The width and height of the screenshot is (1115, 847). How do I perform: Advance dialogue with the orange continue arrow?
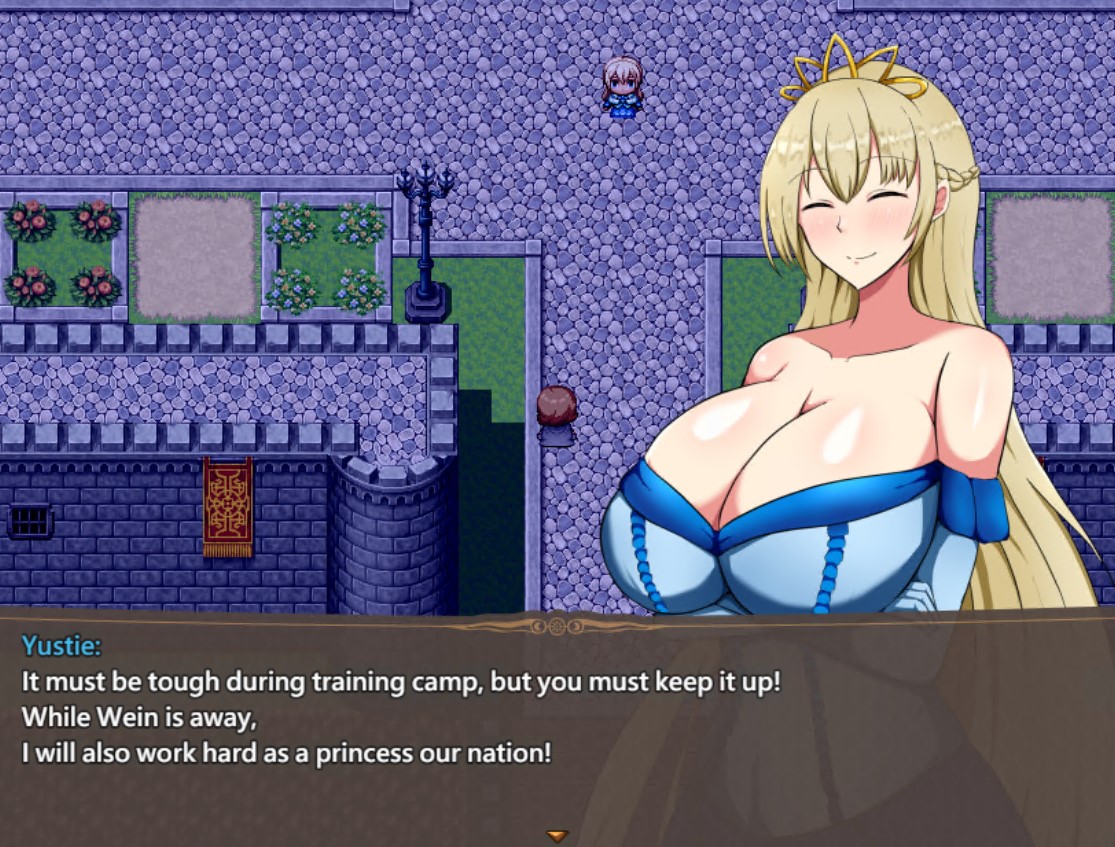[x=557, y=835]
